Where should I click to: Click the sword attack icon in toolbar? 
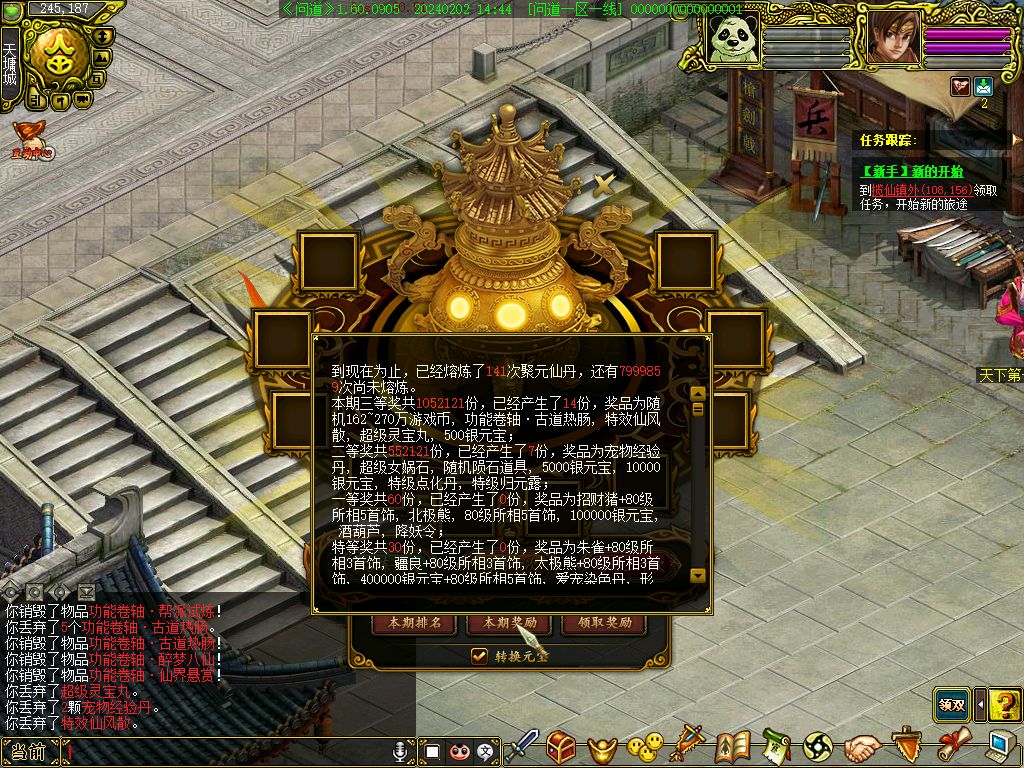(521, 747)
